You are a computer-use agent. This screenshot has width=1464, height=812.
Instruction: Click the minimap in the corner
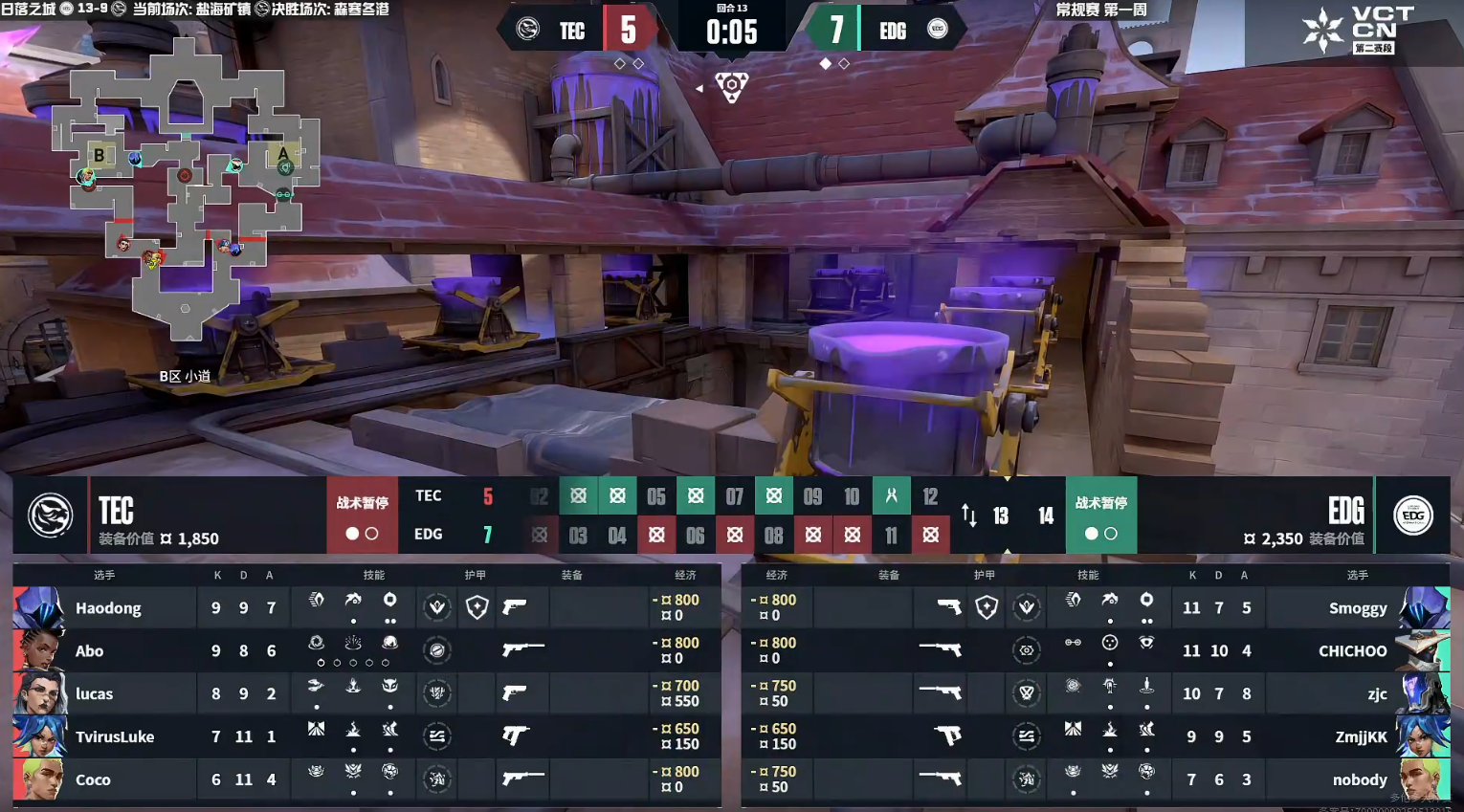pyautogui.click(x=187, y=188)
